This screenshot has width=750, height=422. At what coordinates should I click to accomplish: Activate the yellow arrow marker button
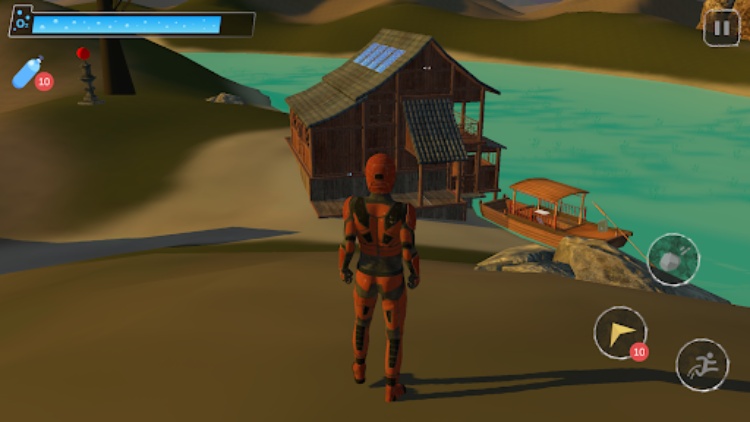(x=619, y=332)
